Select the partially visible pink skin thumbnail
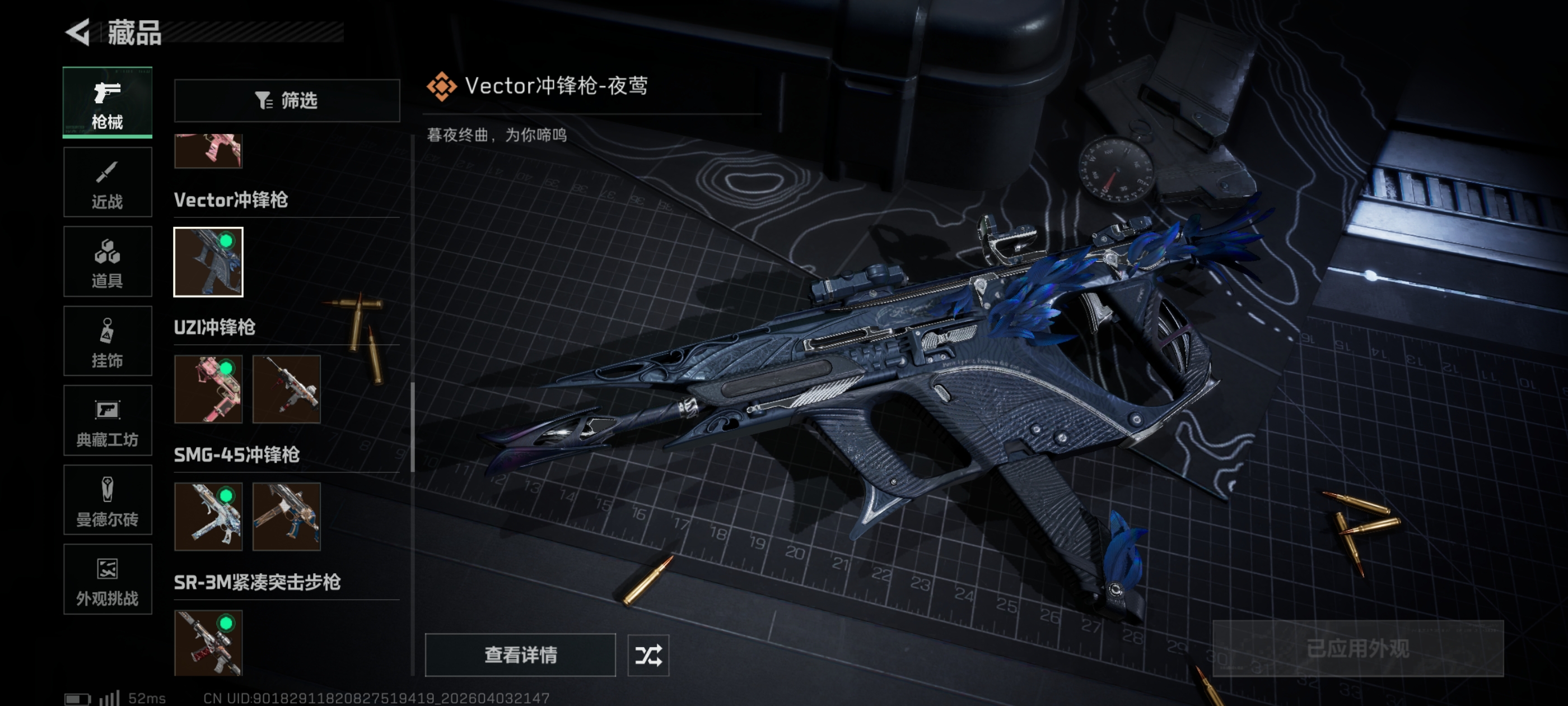 208,151
